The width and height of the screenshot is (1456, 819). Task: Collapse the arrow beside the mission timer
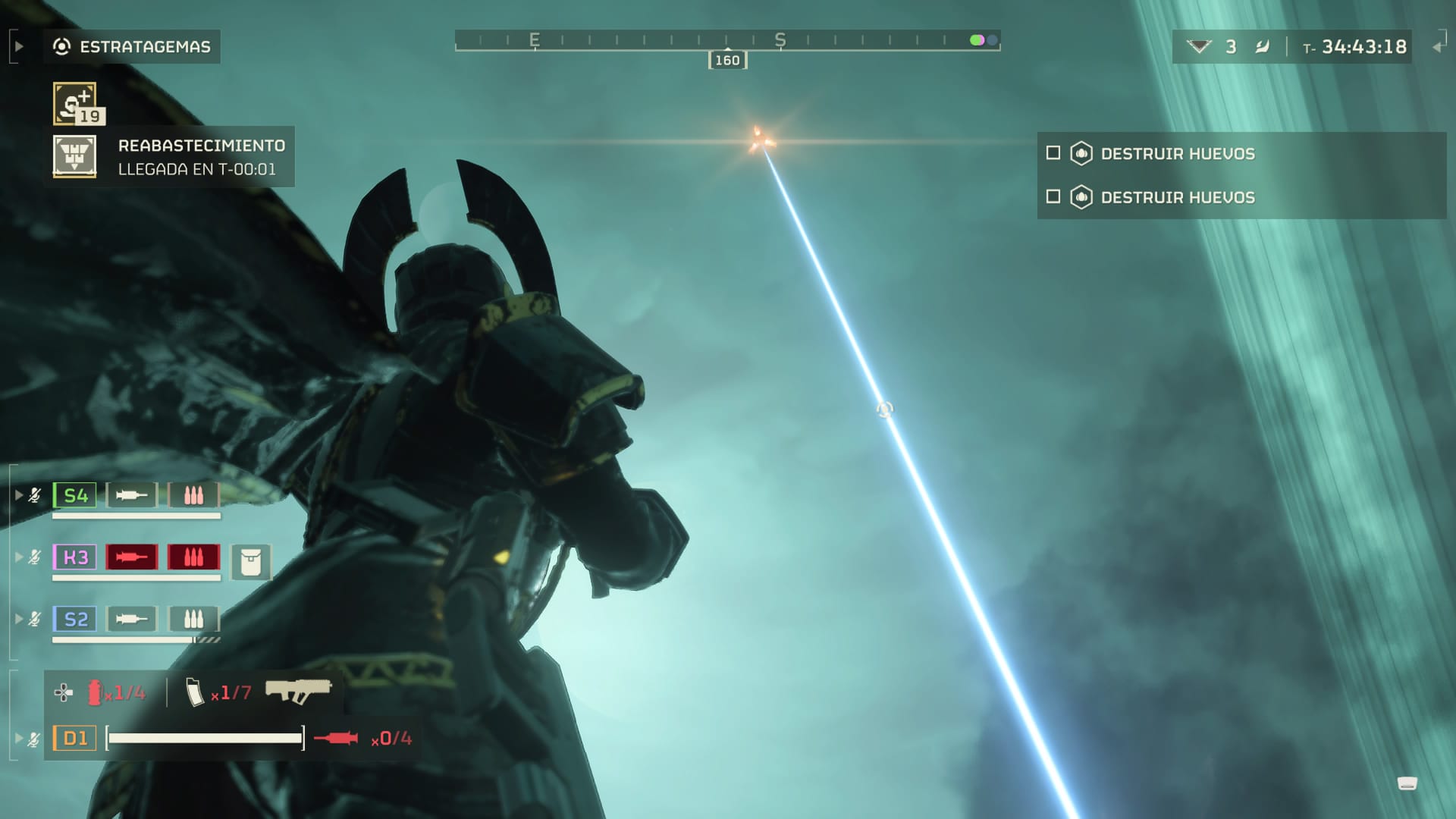(x=1437, y=47)
